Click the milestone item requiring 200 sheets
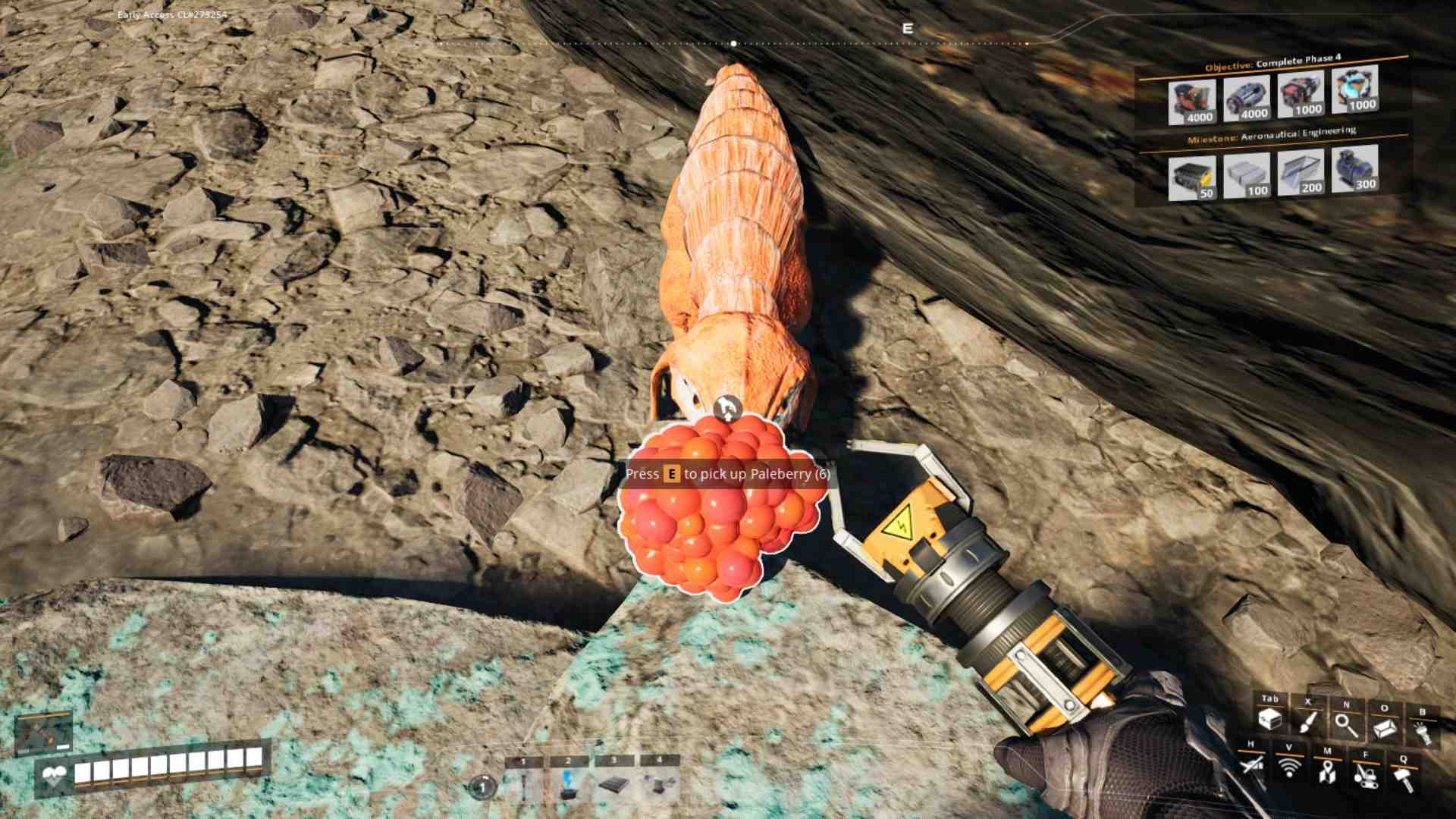This screenshot has height=819, width=1456. click(1301, 172)
